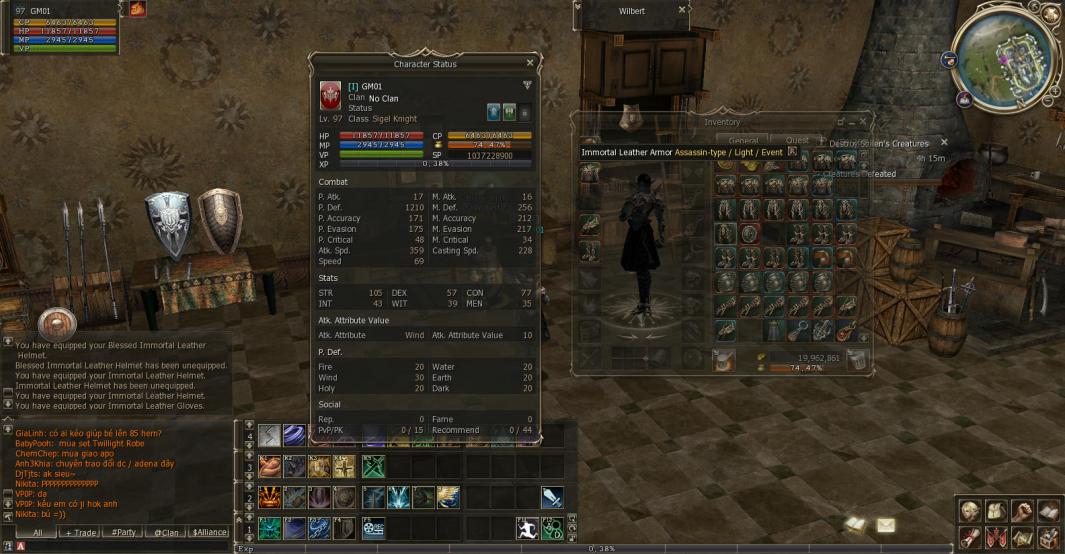Close the Character Status window

click(x=530, y=63)
